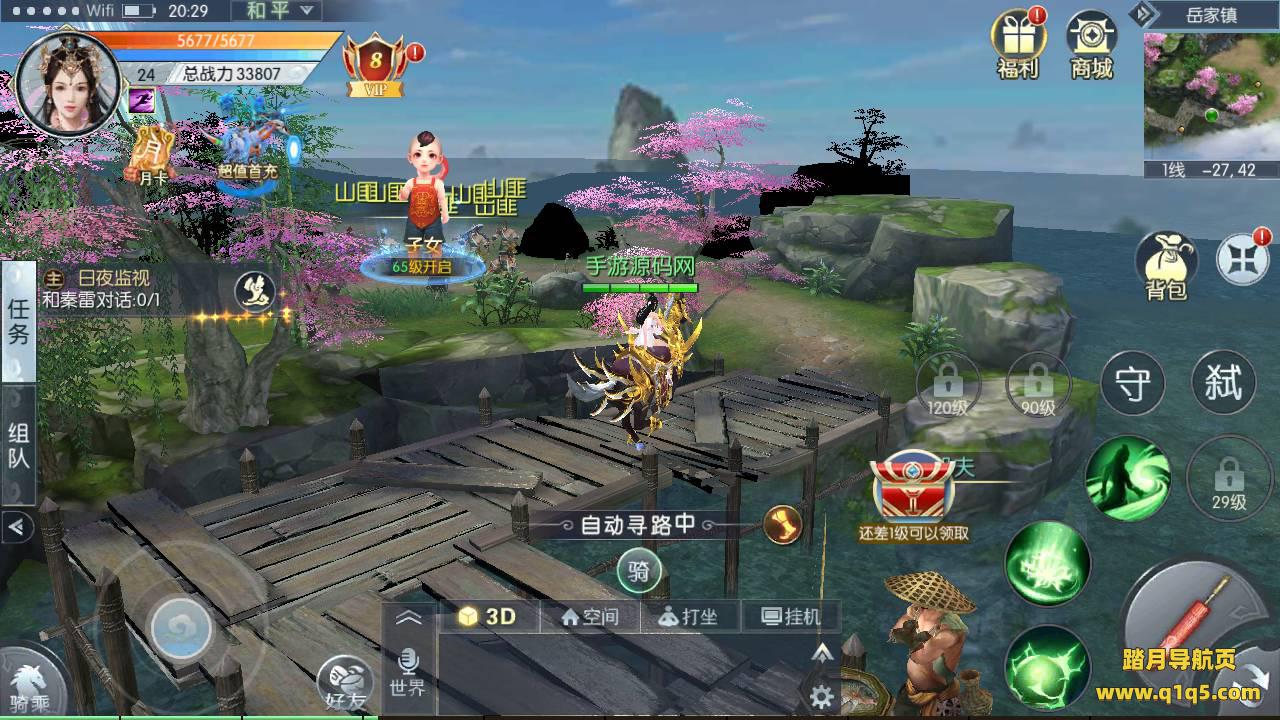The width and height of the screenshot is (1280, 720).
Task: Open the 福利 welfare gift icon
Action: tap(1017, 42)
